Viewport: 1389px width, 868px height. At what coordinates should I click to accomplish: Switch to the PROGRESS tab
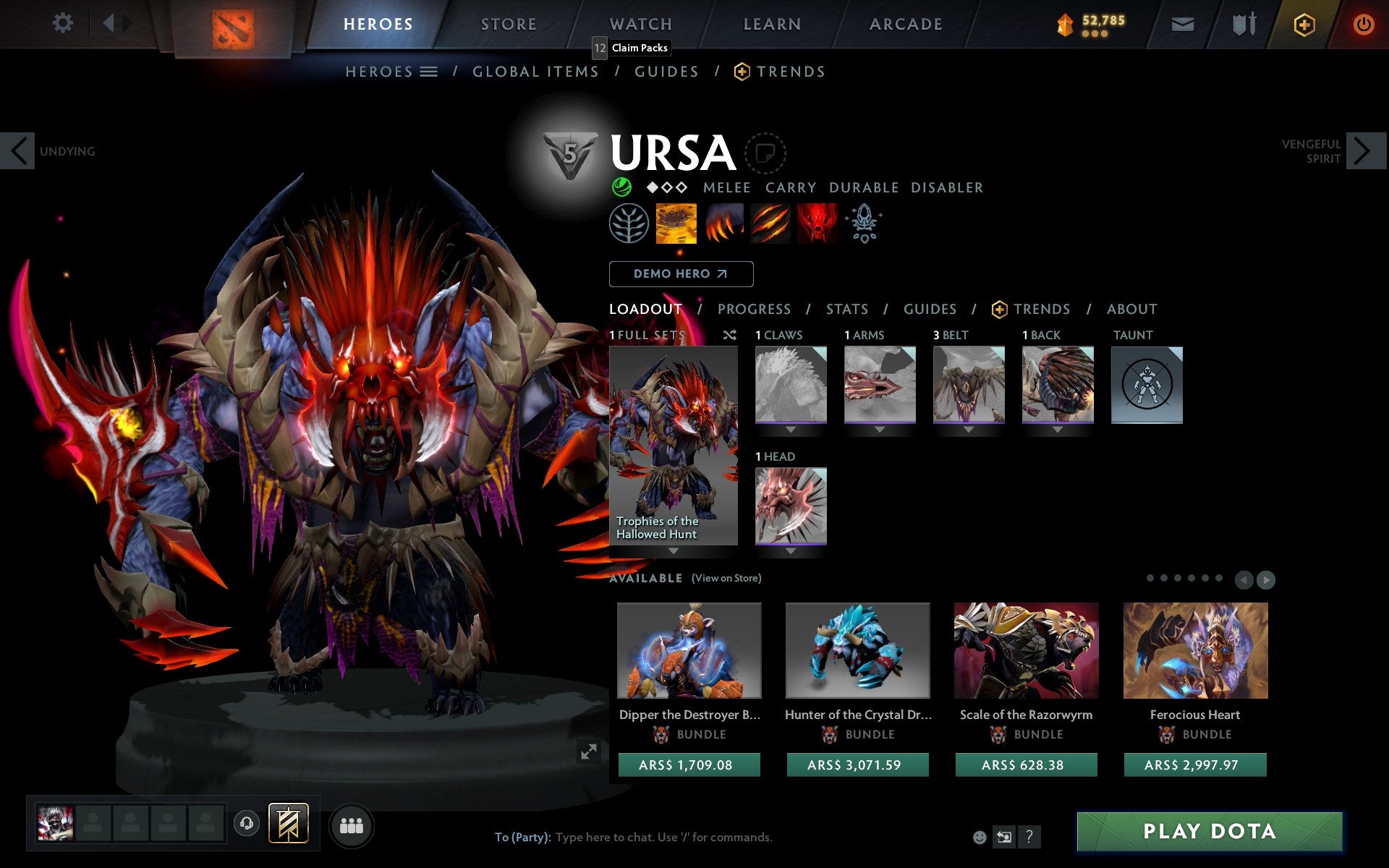click(x=754, y=309)
